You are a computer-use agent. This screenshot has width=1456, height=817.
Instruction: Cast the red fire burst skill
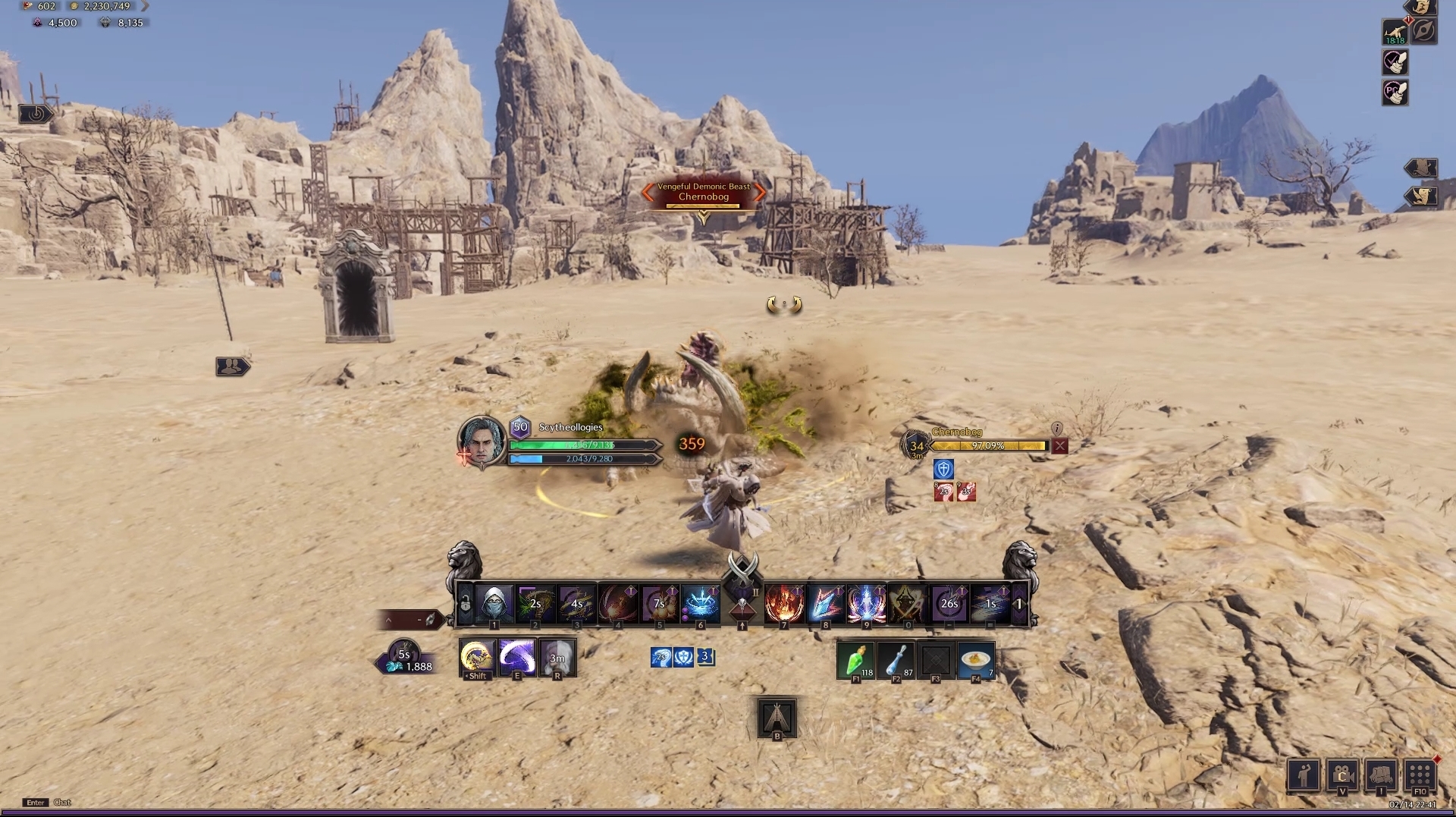784,604
